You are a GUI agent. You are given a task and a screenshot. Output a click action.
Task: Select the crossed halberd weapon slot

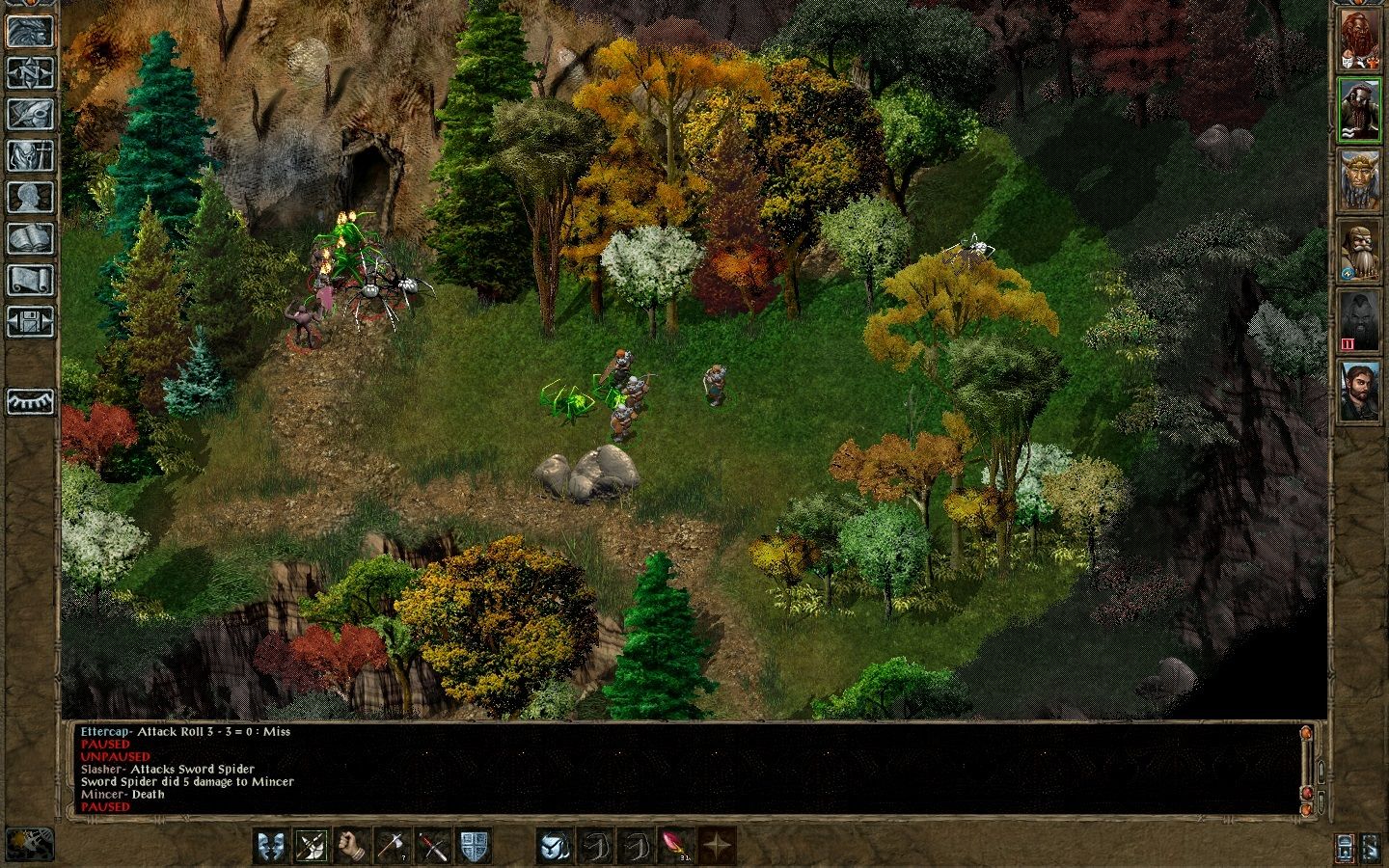pyautogui.click(x=312, y=846)
